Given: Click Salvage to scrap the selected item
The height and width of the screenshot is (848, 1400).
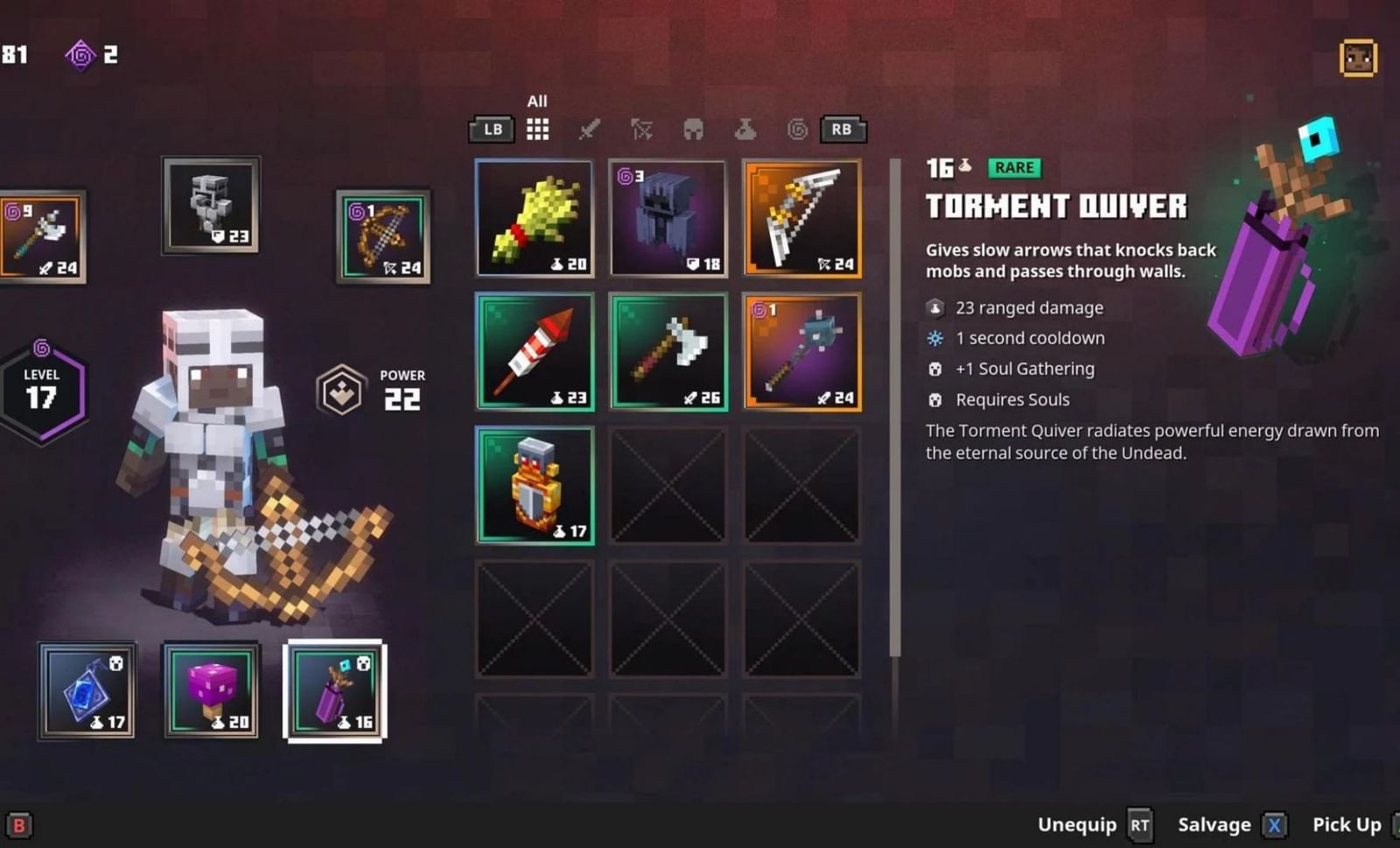Looking at the screenshot, I should 1214,823.
